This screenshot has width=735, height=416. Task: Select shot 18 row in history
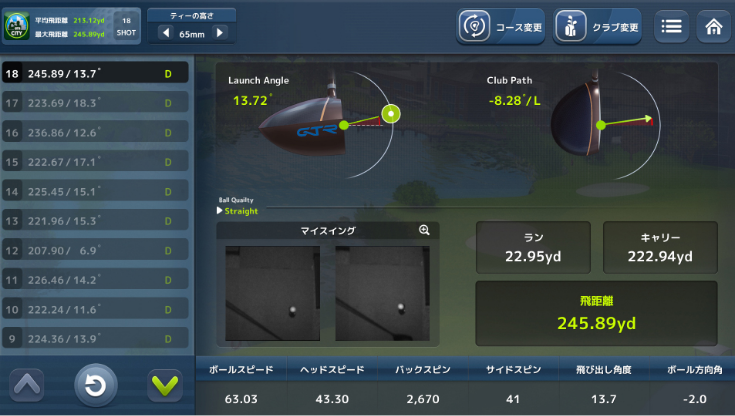(x=94, y=73)
